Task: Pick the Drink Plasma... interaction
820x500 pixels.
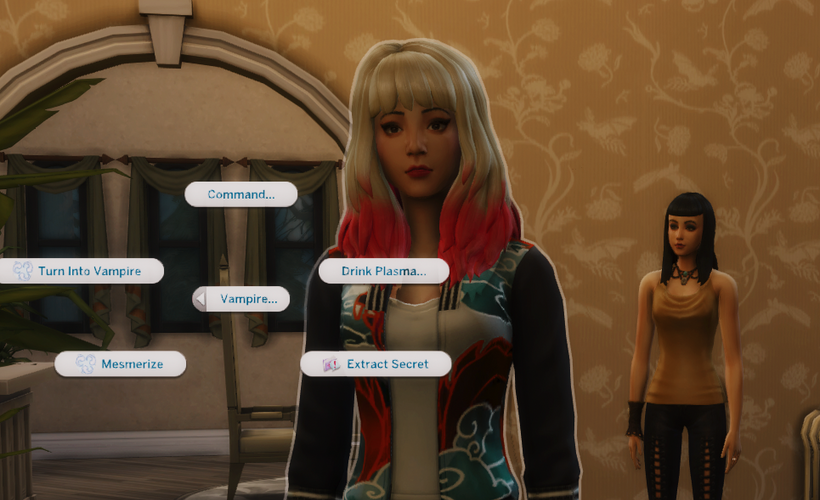Action: [372, 270]
